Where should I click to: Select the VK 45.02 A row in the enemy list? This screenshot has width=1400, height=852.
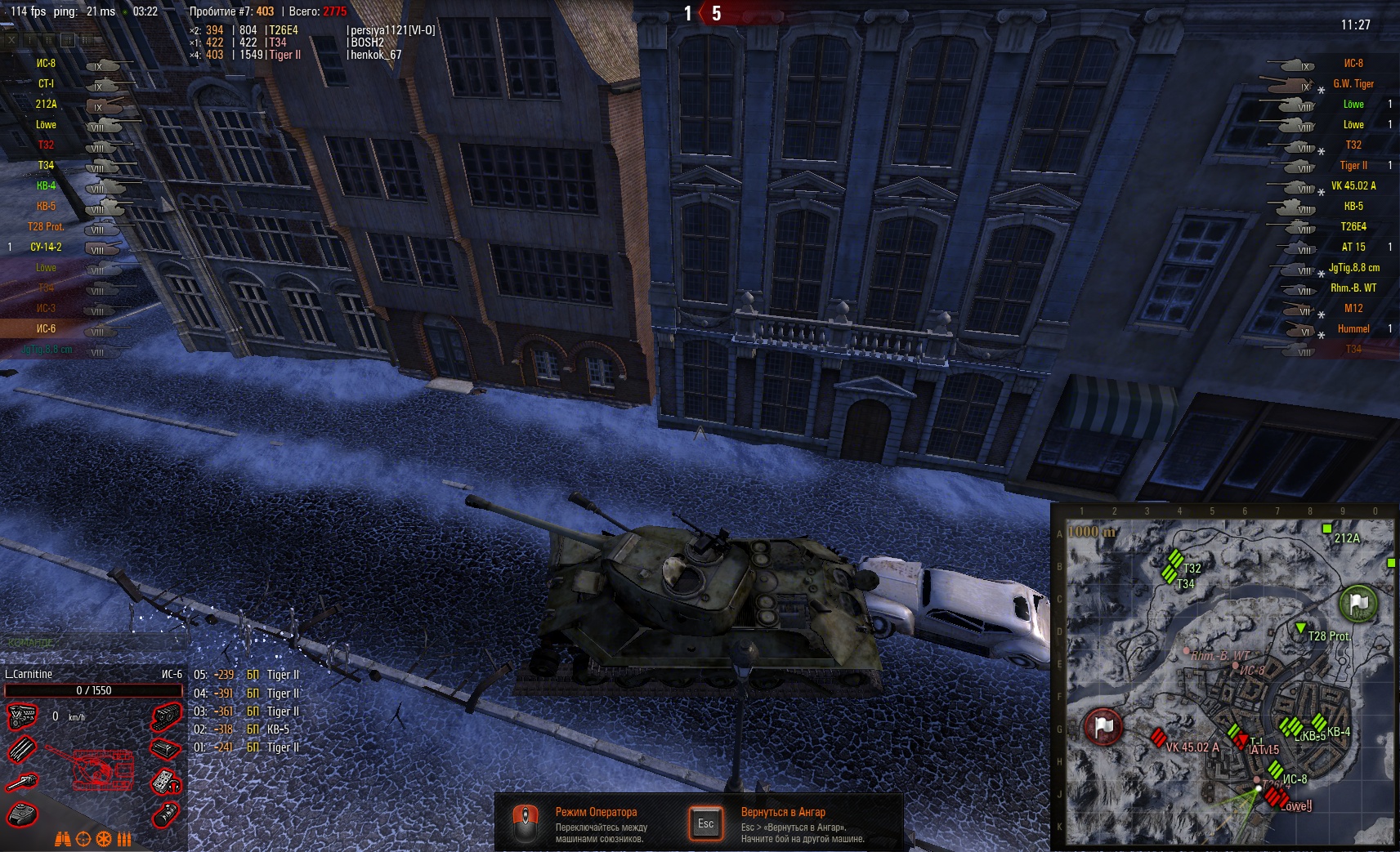click(1353, 186)
